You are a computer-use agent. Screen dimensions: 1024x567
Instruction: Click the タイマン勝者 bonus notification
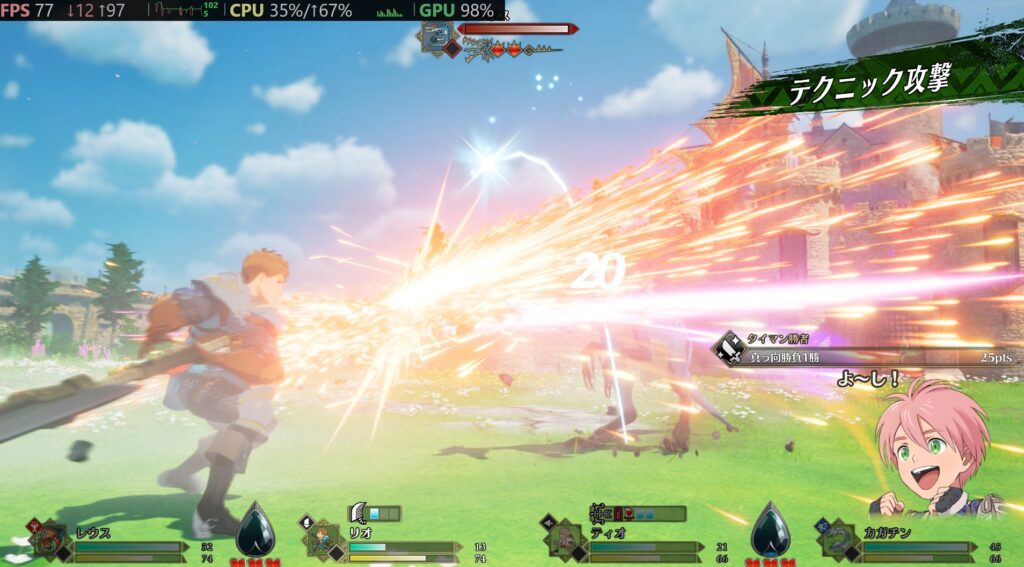coord(860,349)
